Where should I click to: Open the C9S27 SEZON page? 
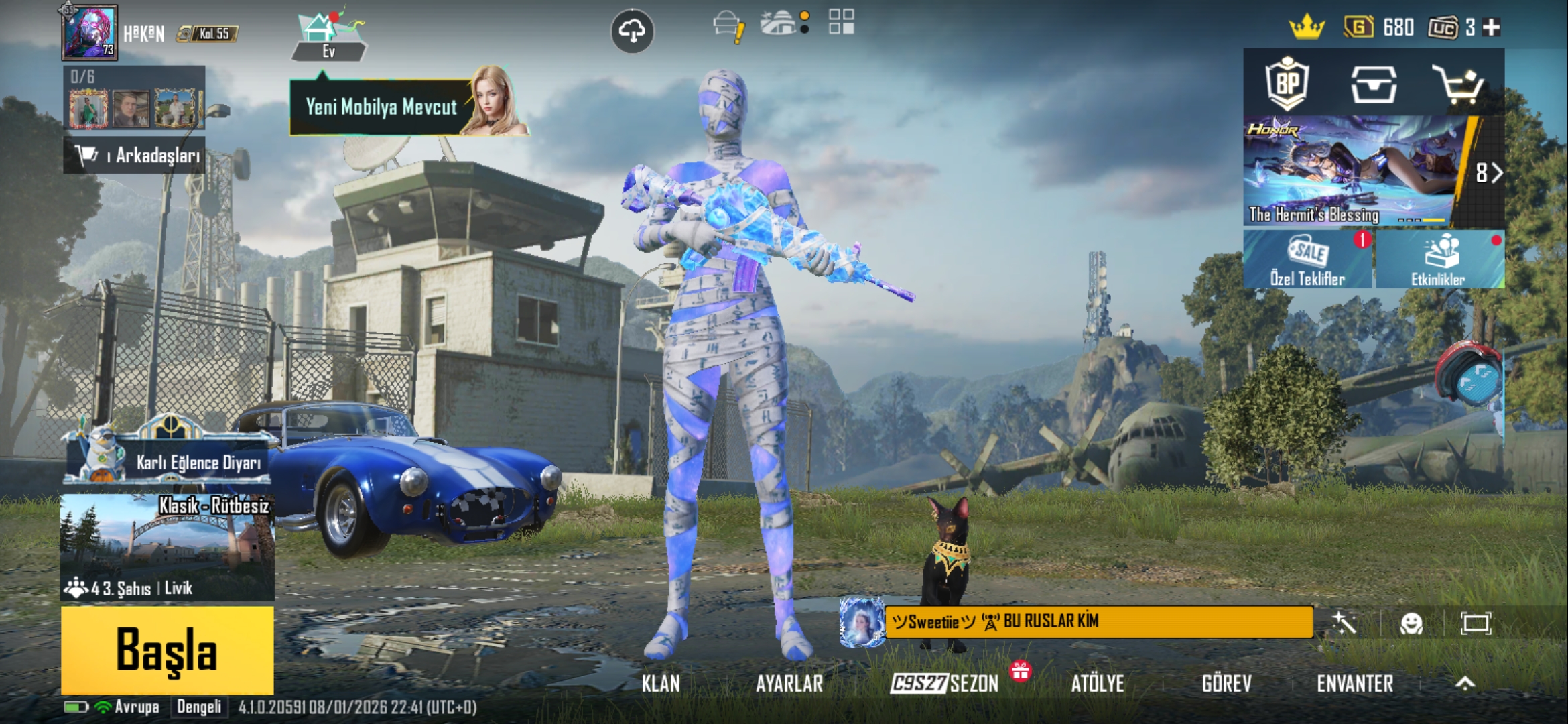(x=945, y=683)
